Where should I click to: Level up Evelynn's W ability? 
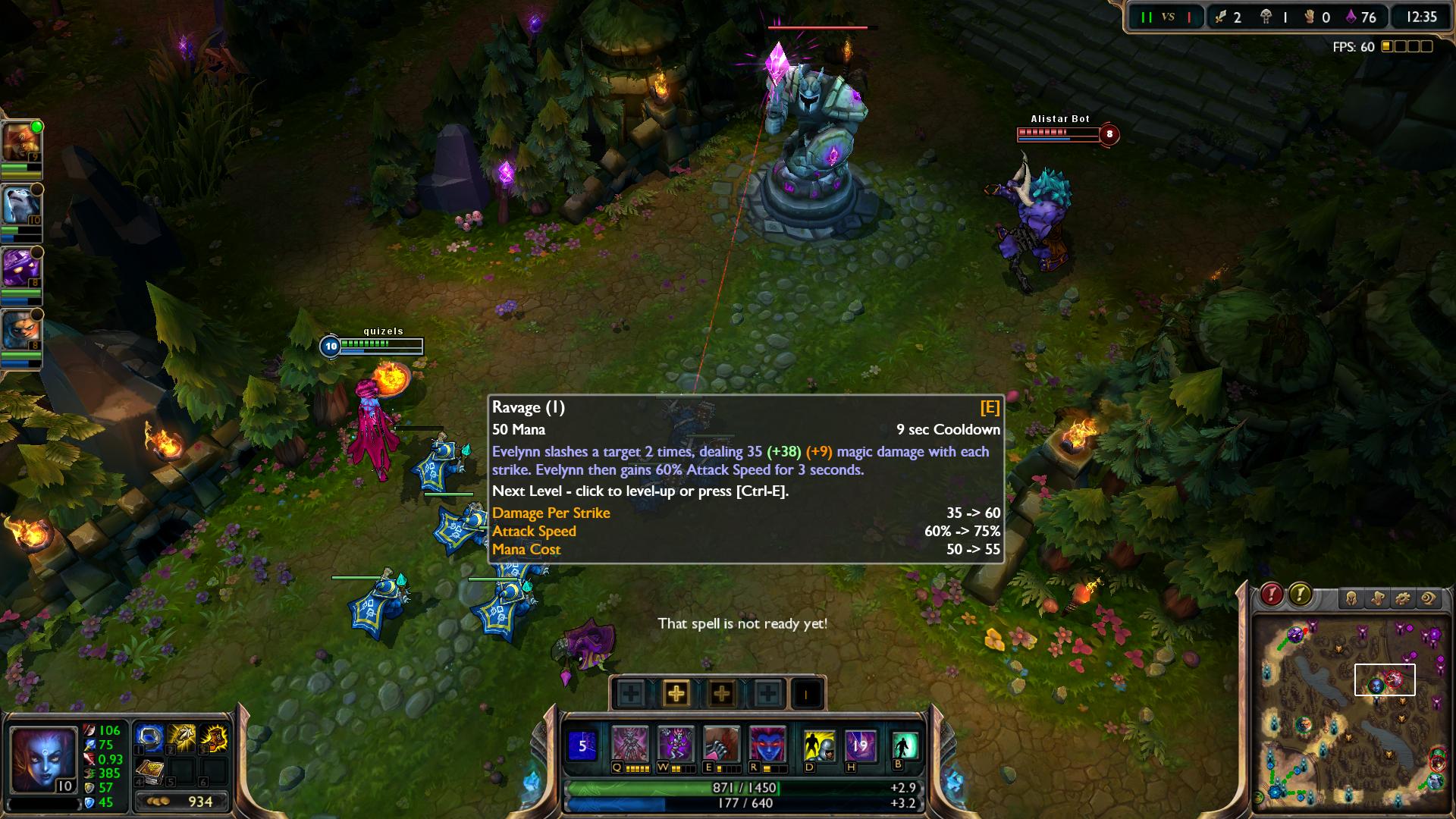676,693
